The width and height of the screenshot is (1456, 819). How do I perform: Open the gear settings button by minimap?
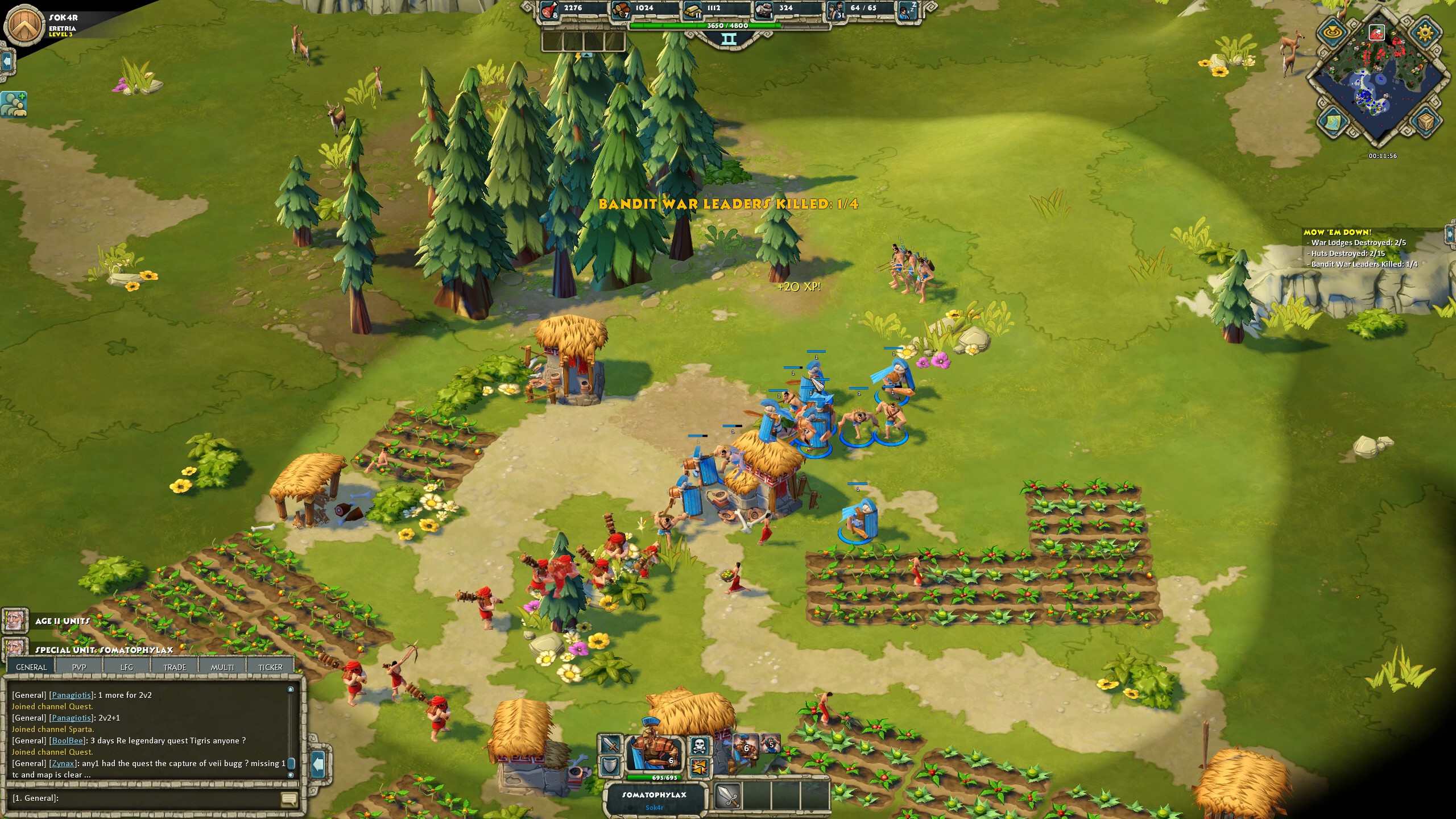point(1425,33)
